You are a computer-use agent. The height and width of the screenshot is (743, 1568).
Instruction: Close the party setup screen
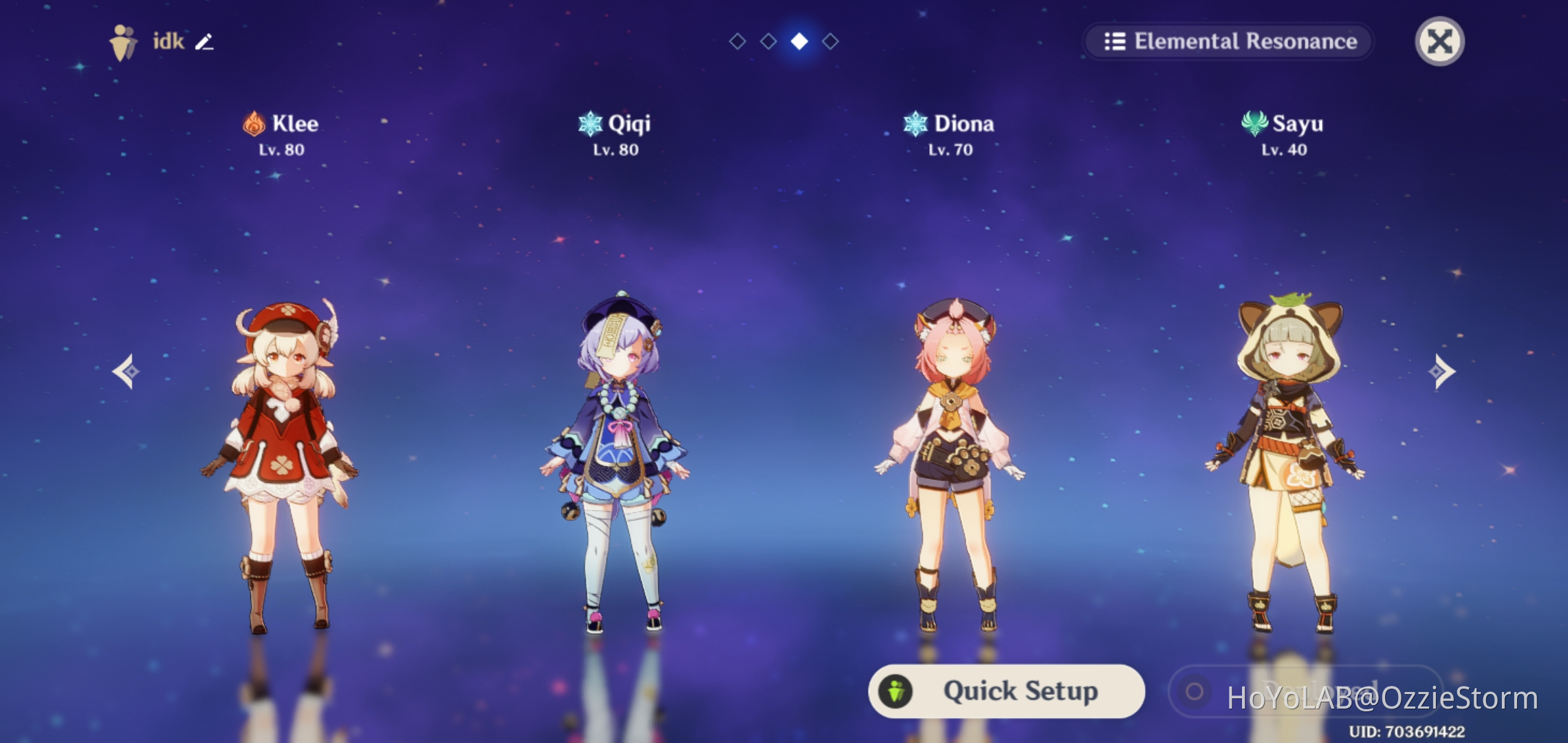[1441, 41]
